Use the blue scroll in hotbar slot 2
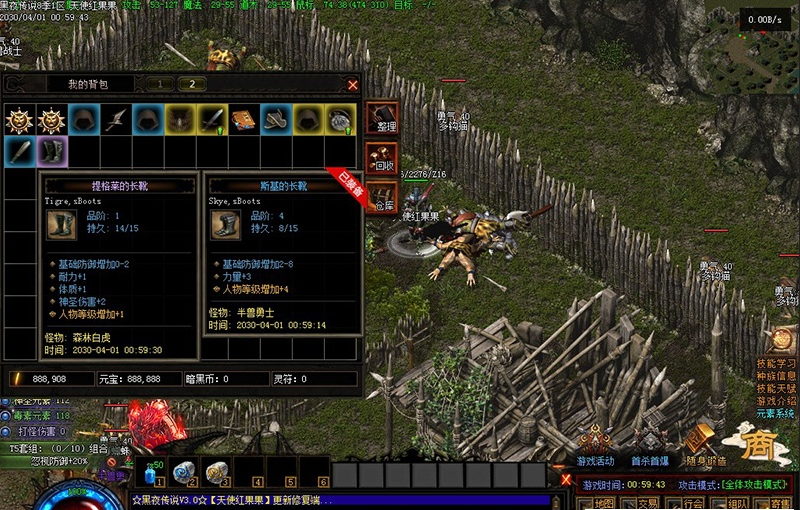The image size is (800, 510). [183, 473]
